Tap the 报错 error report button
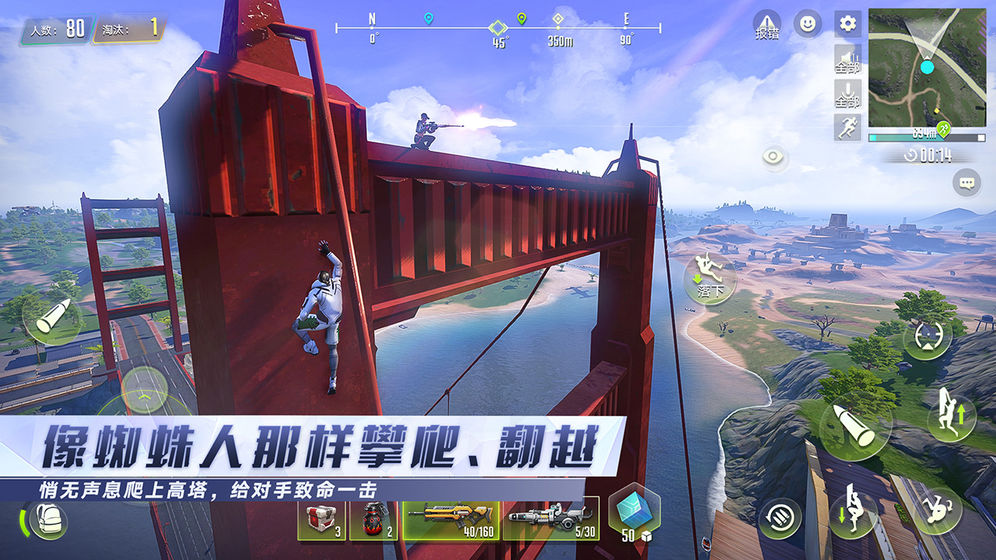Image resolution: width=996 pixels, height=560 pixels. pos(767,25)
